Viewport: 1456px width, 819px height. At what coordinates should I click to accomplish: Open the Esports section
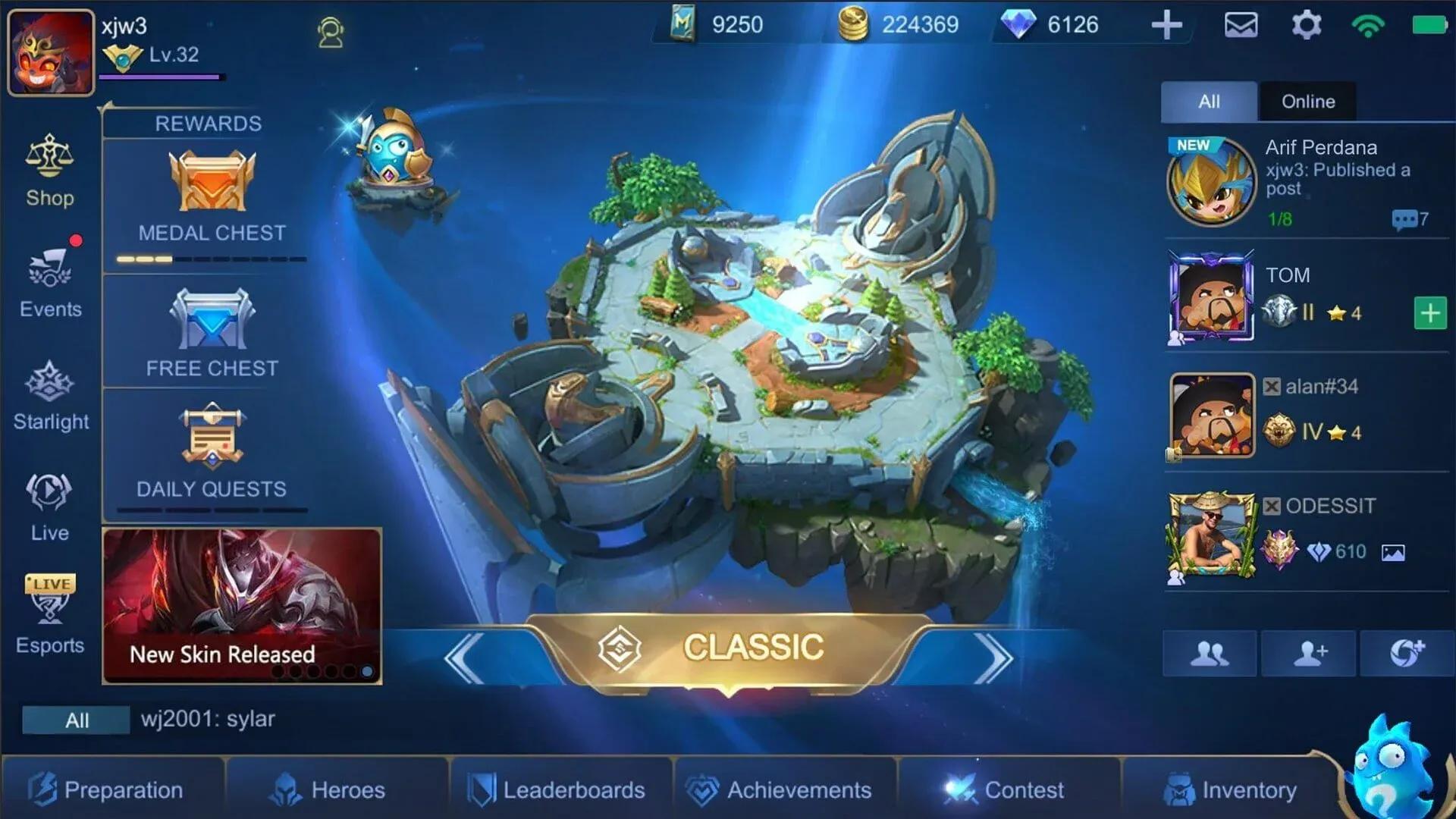tap(50, 610)
